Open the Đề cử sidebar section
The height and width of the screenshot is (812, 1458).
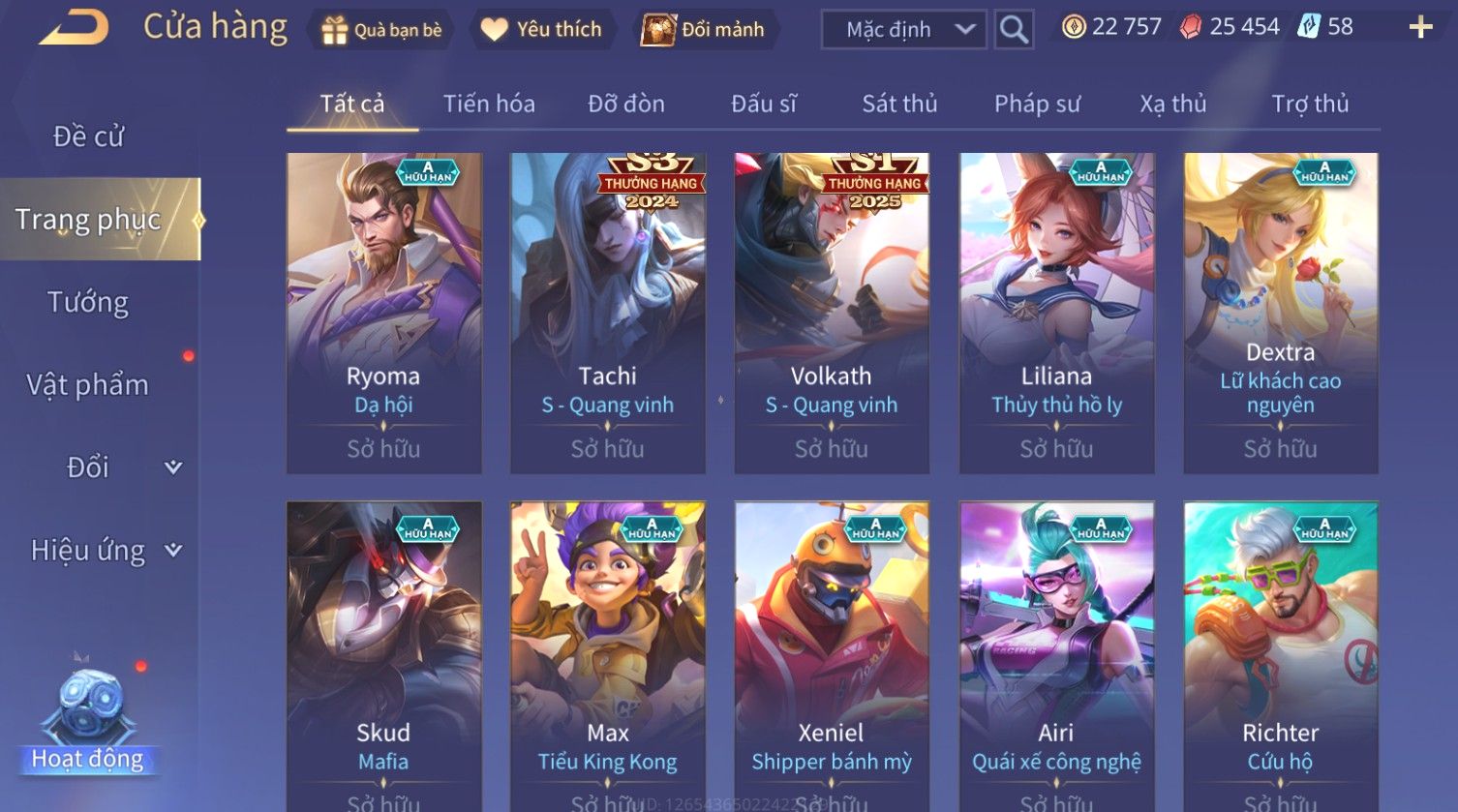tap(88, 136)
